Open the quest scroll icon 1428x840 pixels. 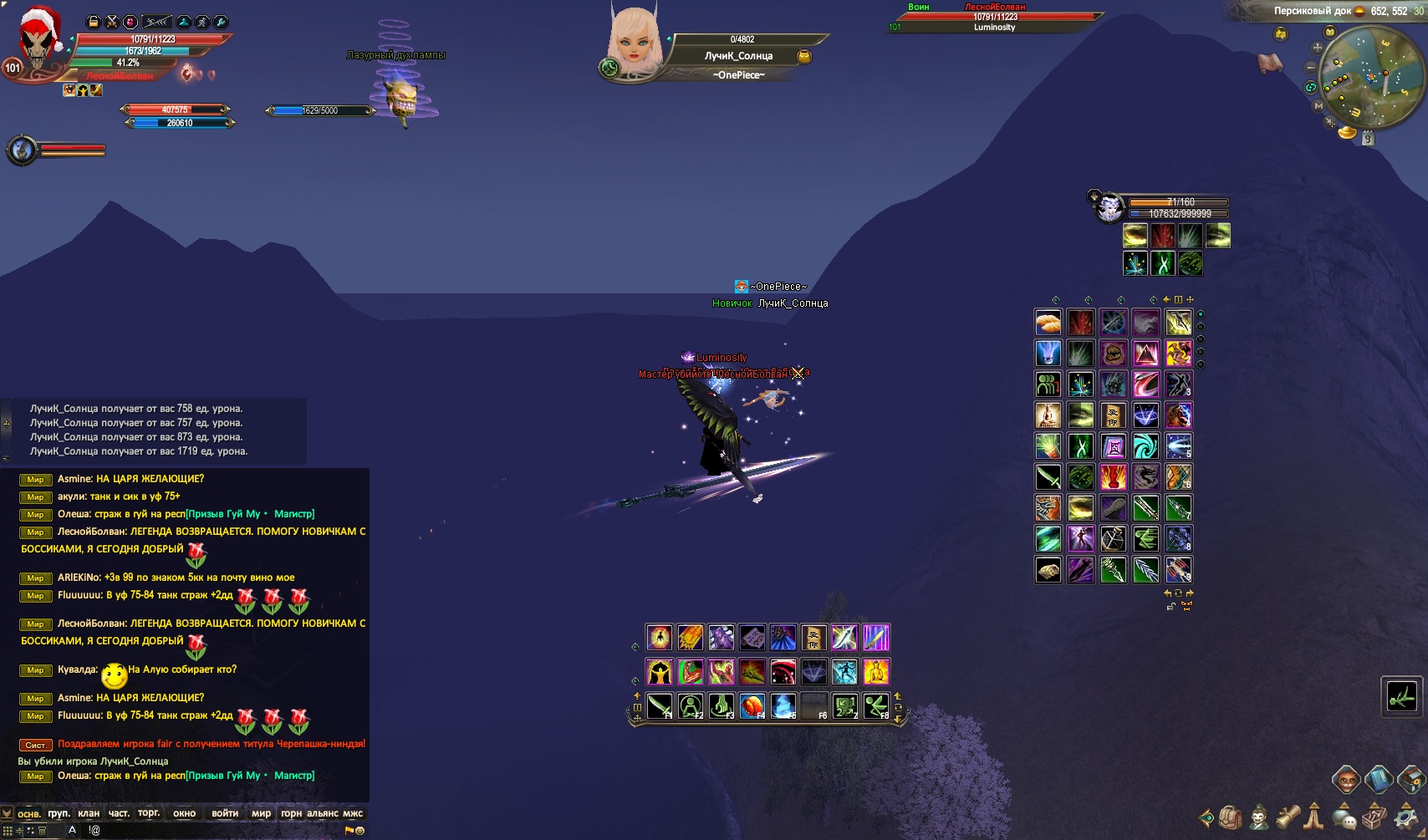coord(1288,816)
